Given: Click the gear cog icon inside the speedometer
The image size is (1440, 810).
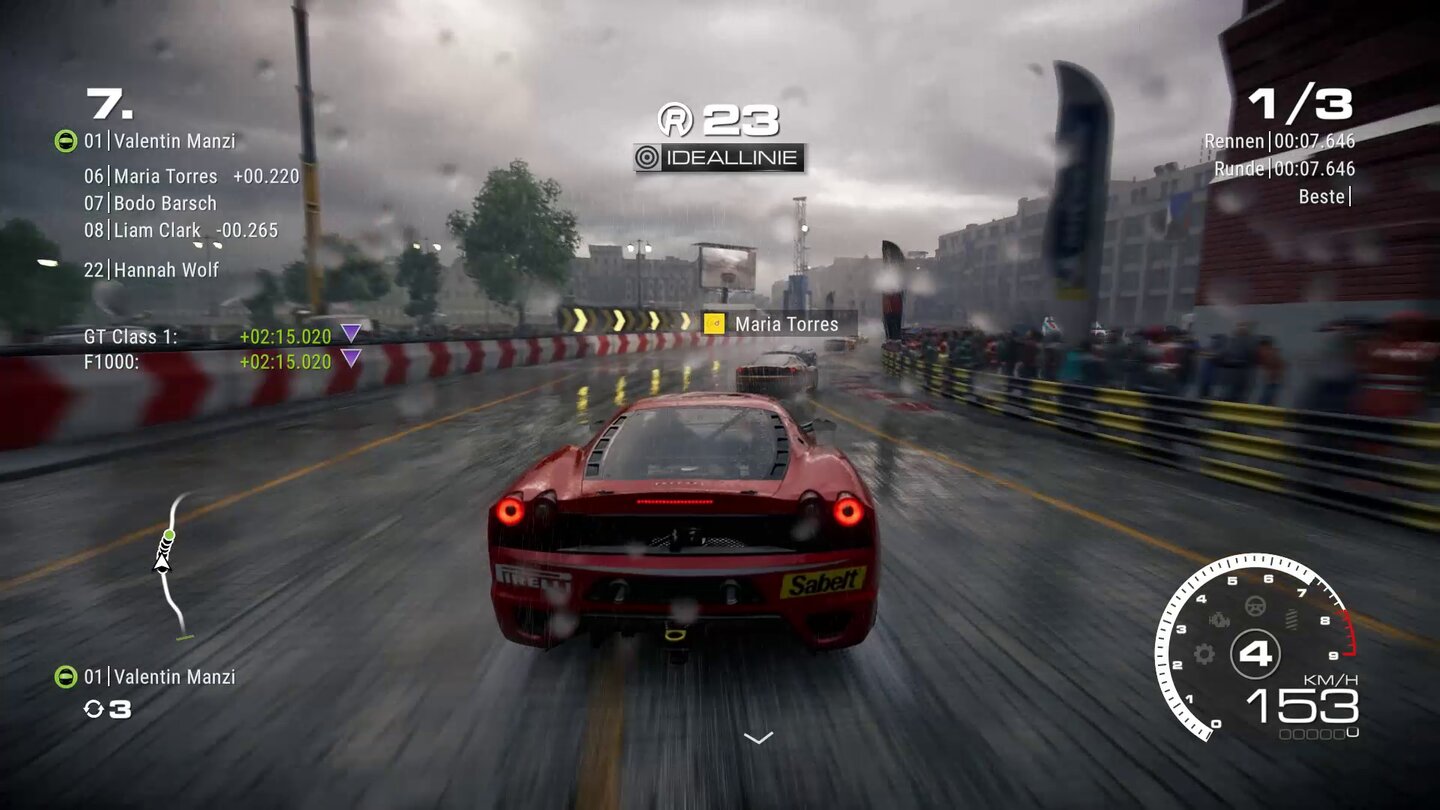Looking at the screenshot, I should pyautogui.click(x=1204, y=655).
